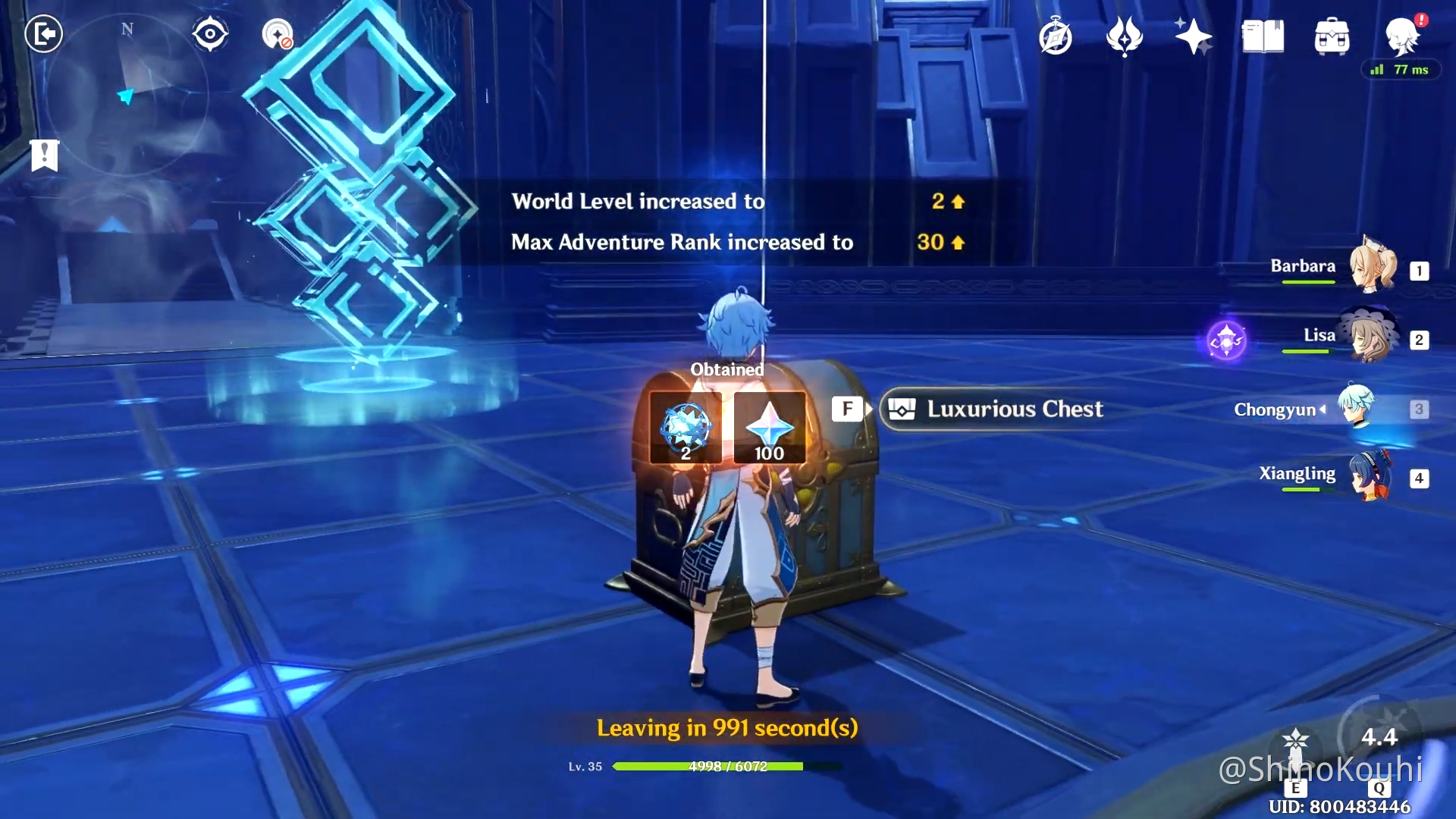Image resolution: width=1456 pixels, height=819 pixels.
Task: Toggle Elemental Sight with the eye icon
Action: tap(211, 33)
